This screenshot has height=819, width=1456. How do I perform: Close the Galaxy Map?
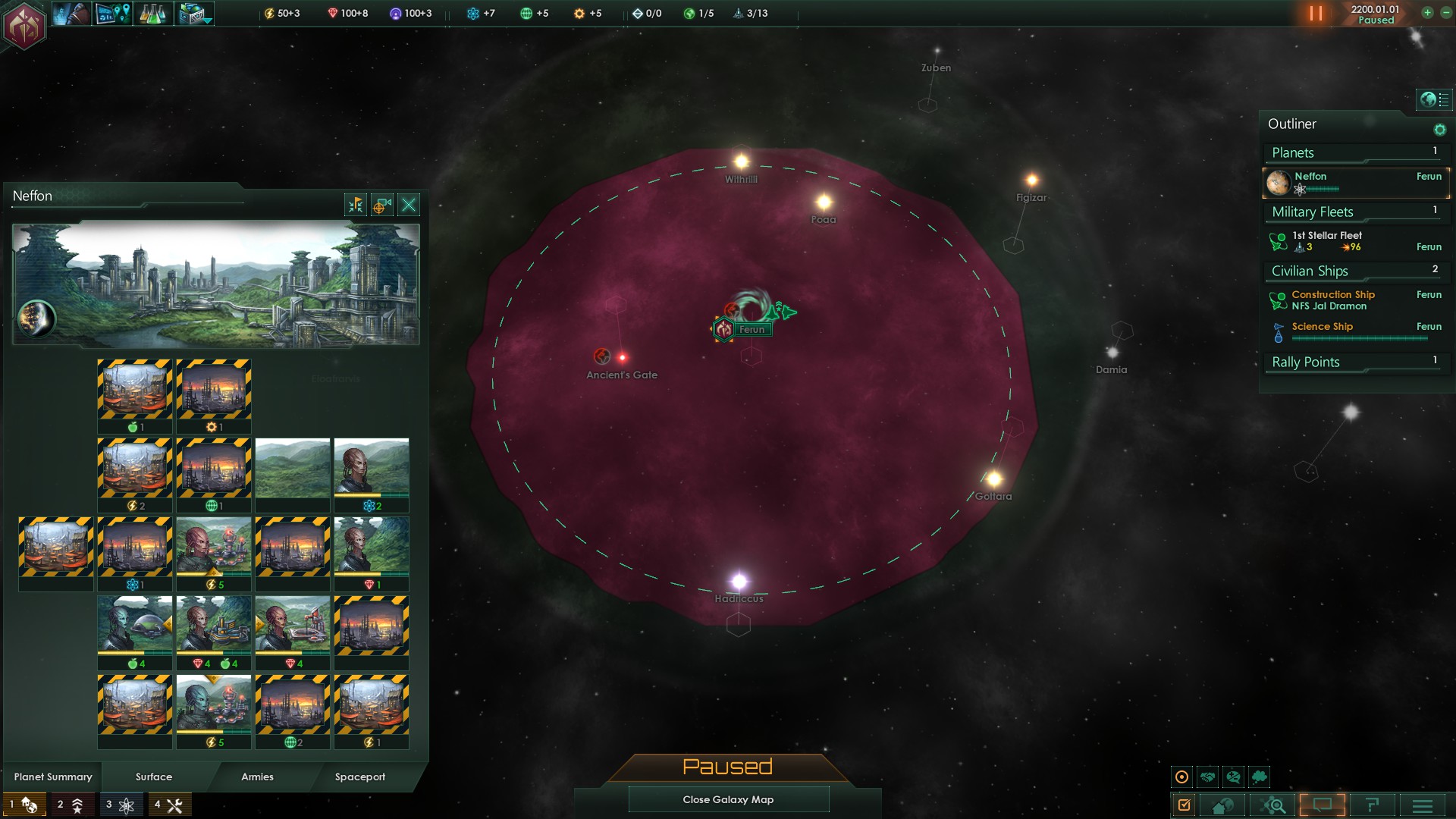pyautogui.click(x=728, y=799)
